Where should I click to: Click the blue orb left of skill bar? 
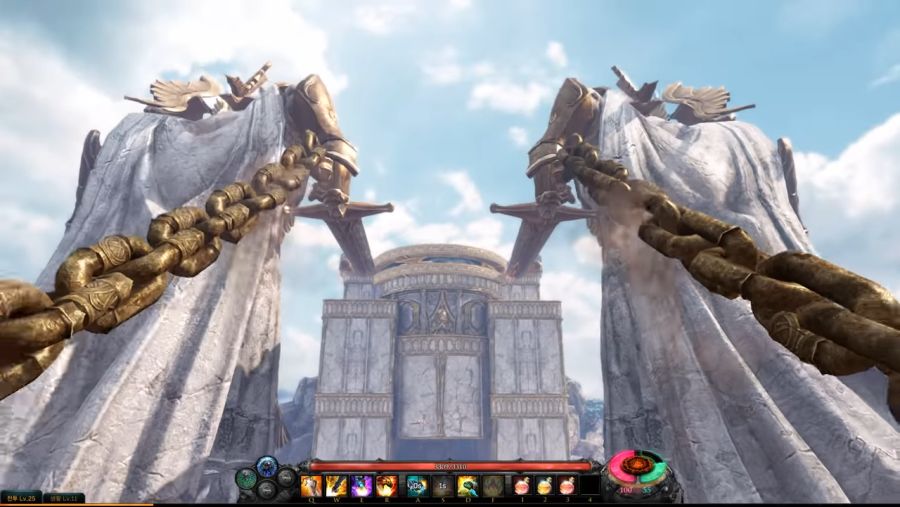click(267, 465)
